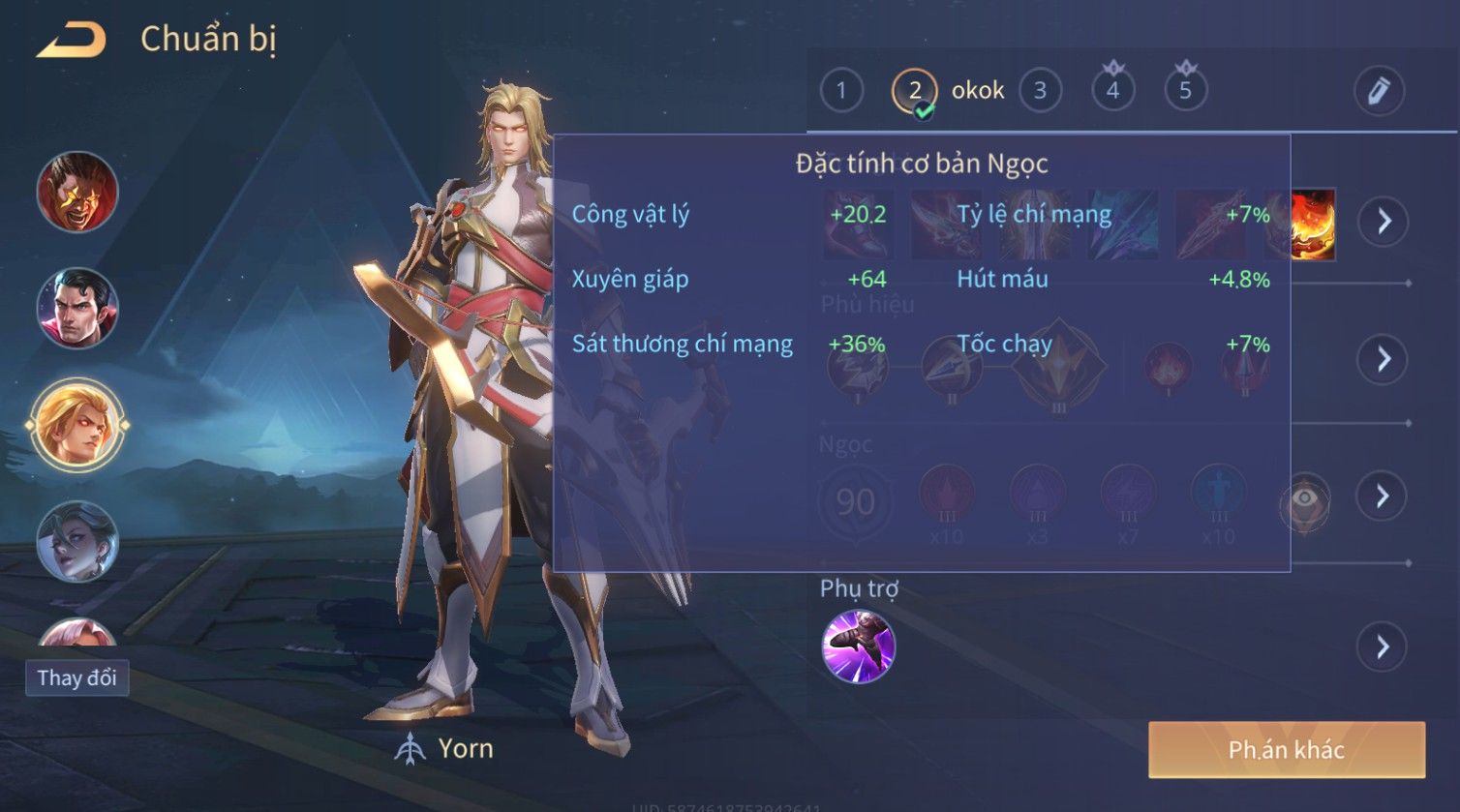Pick the silver-haired female hero portrait
This screenshot has height=812, width=1460.
77,541
